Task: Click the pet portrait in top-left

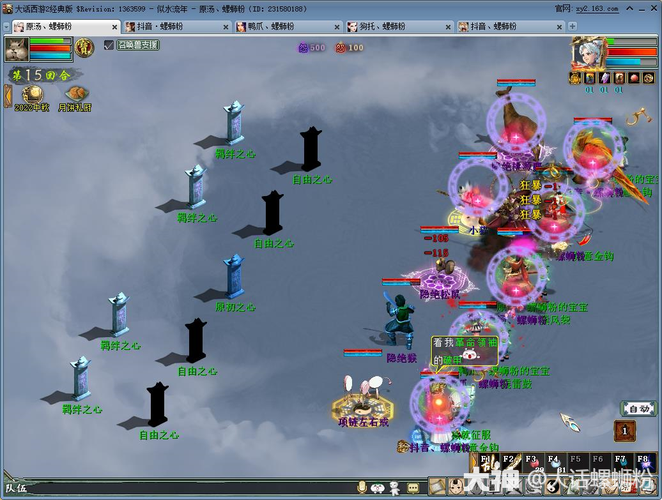Action: tap(16, 49)
